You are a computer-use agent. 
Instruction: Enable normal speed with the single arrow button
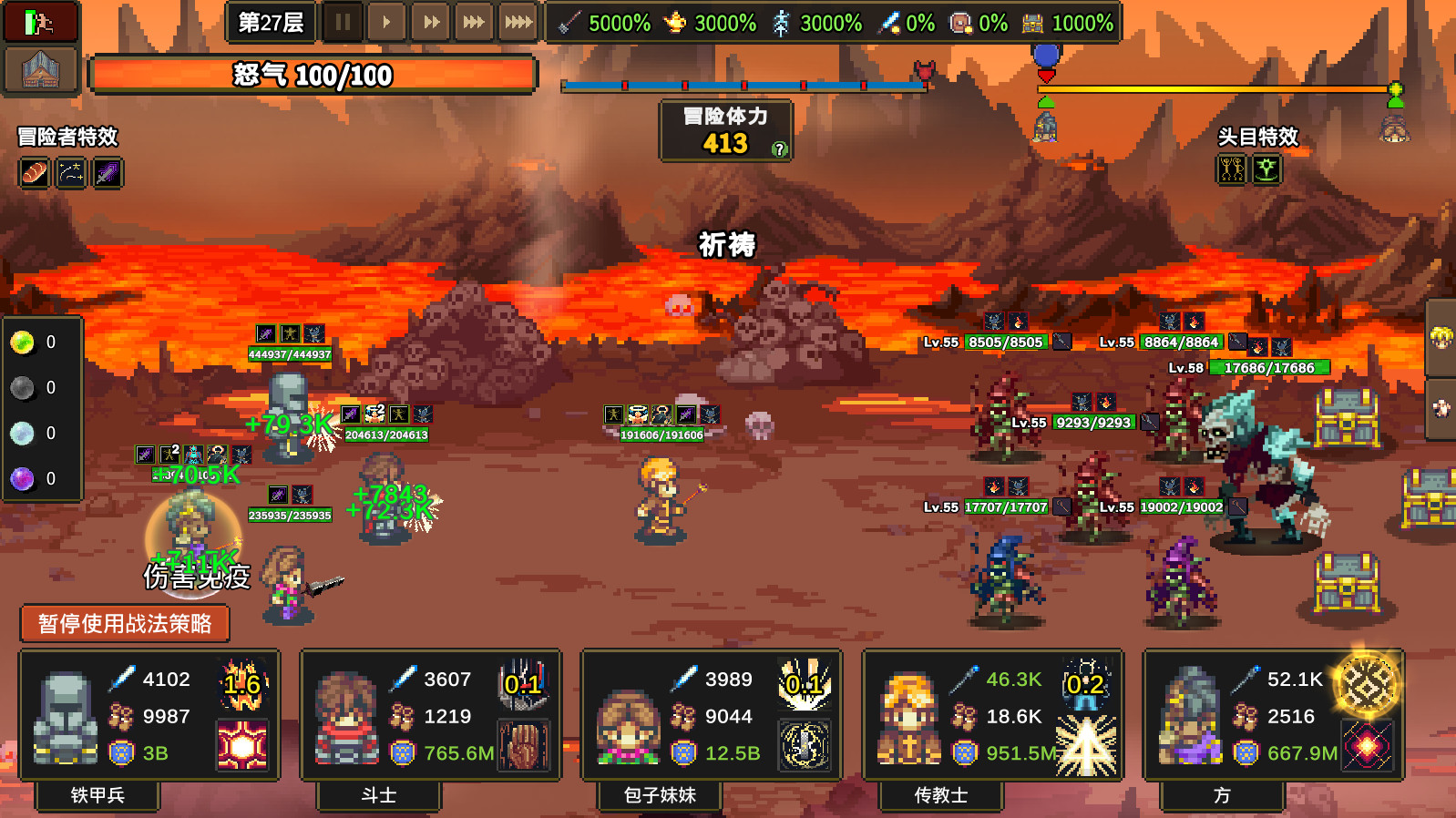point(386,23)
